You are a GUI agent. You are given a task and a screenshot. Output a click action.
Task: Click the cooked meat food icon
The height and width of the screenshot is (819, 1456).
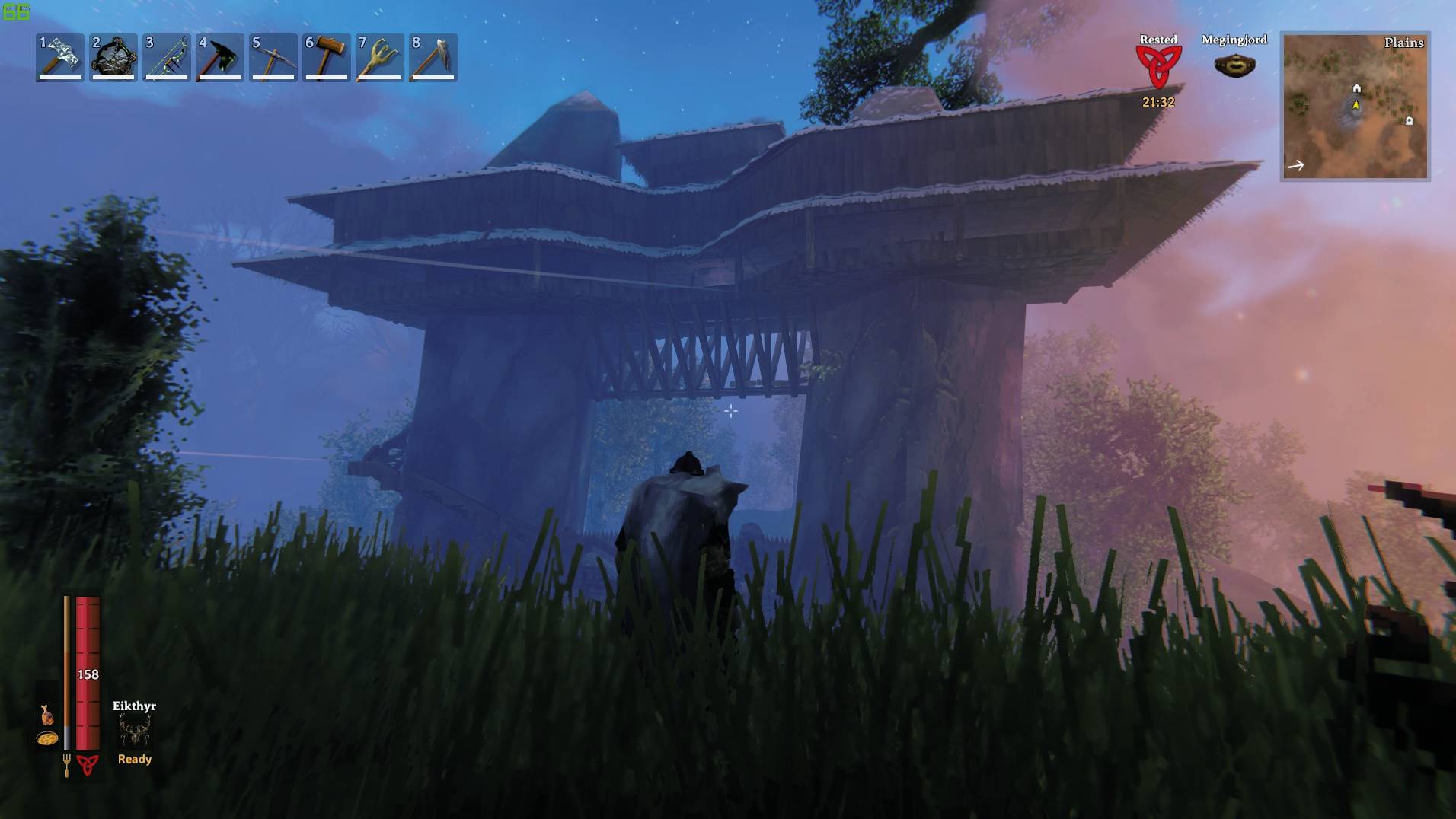coord(47,715)
